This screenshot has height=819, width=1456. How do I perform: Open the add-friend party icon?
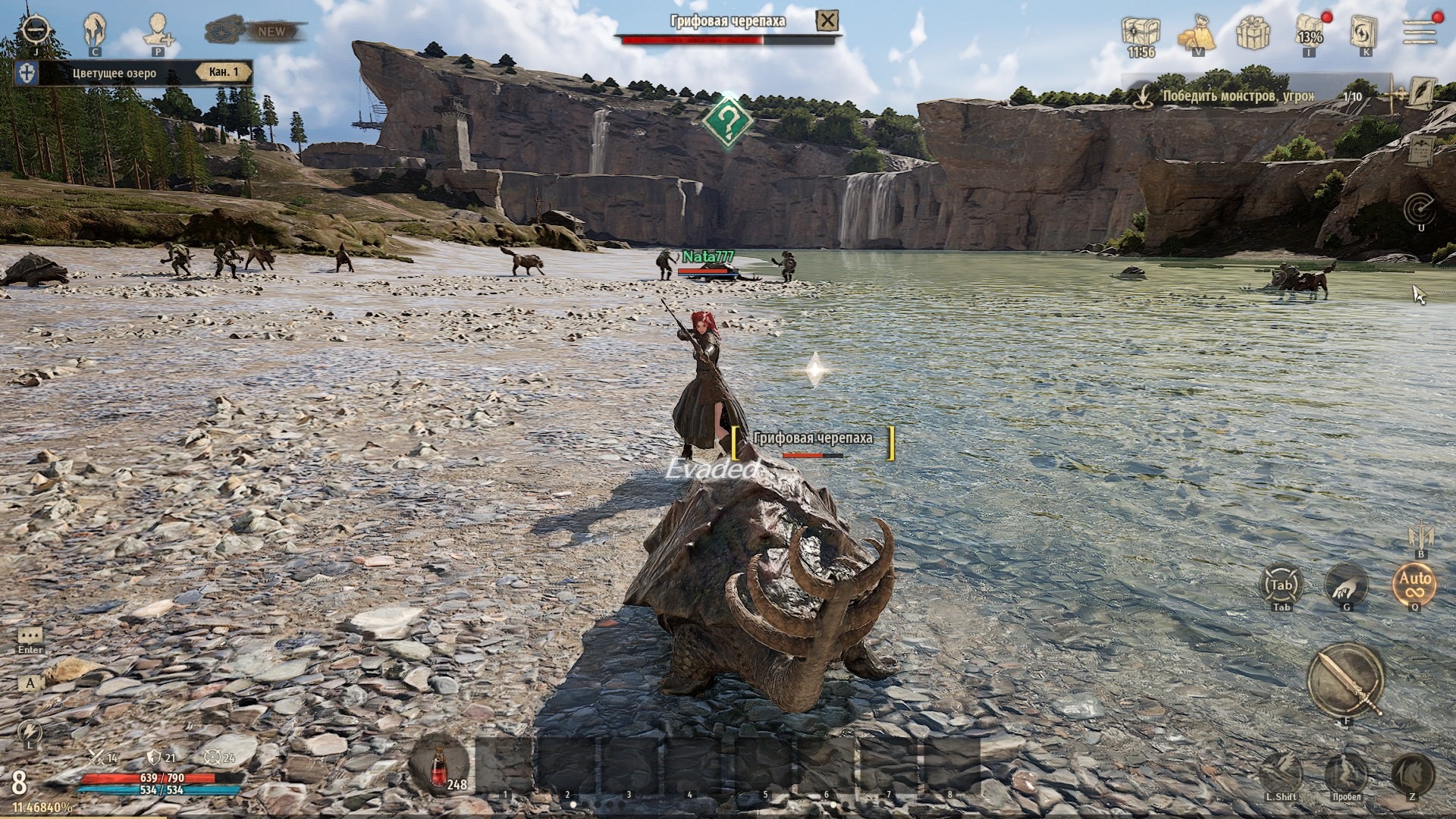(x=158, y=29)
